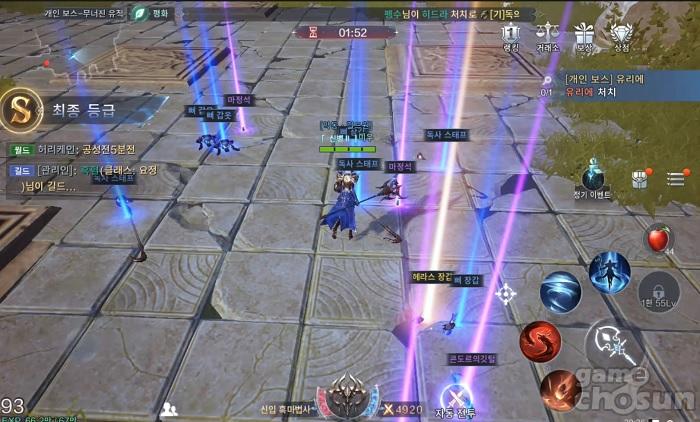Activate the blue whirlwind slash skill
Image resolution: width=700 pixels, height=422 pixels.
click(x=560, y=292)
